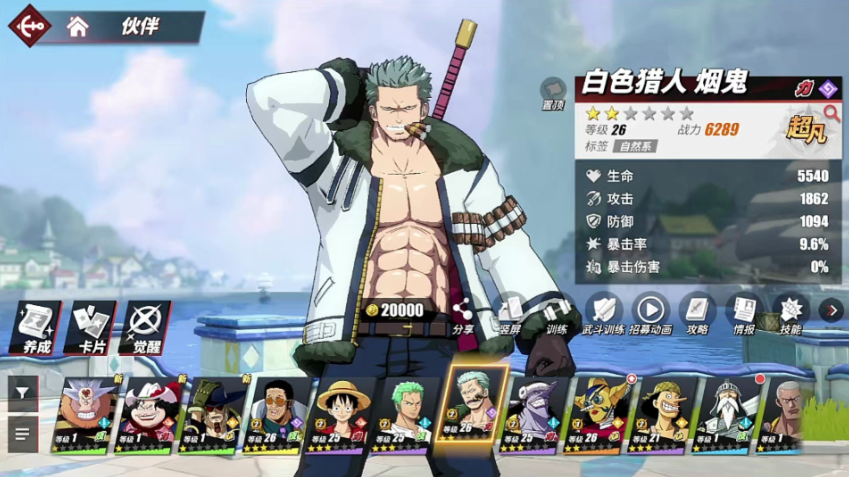The image size is (849, 477).
Task: Select Luffy's straw hat portrait
Action: [x=344, y=414]
